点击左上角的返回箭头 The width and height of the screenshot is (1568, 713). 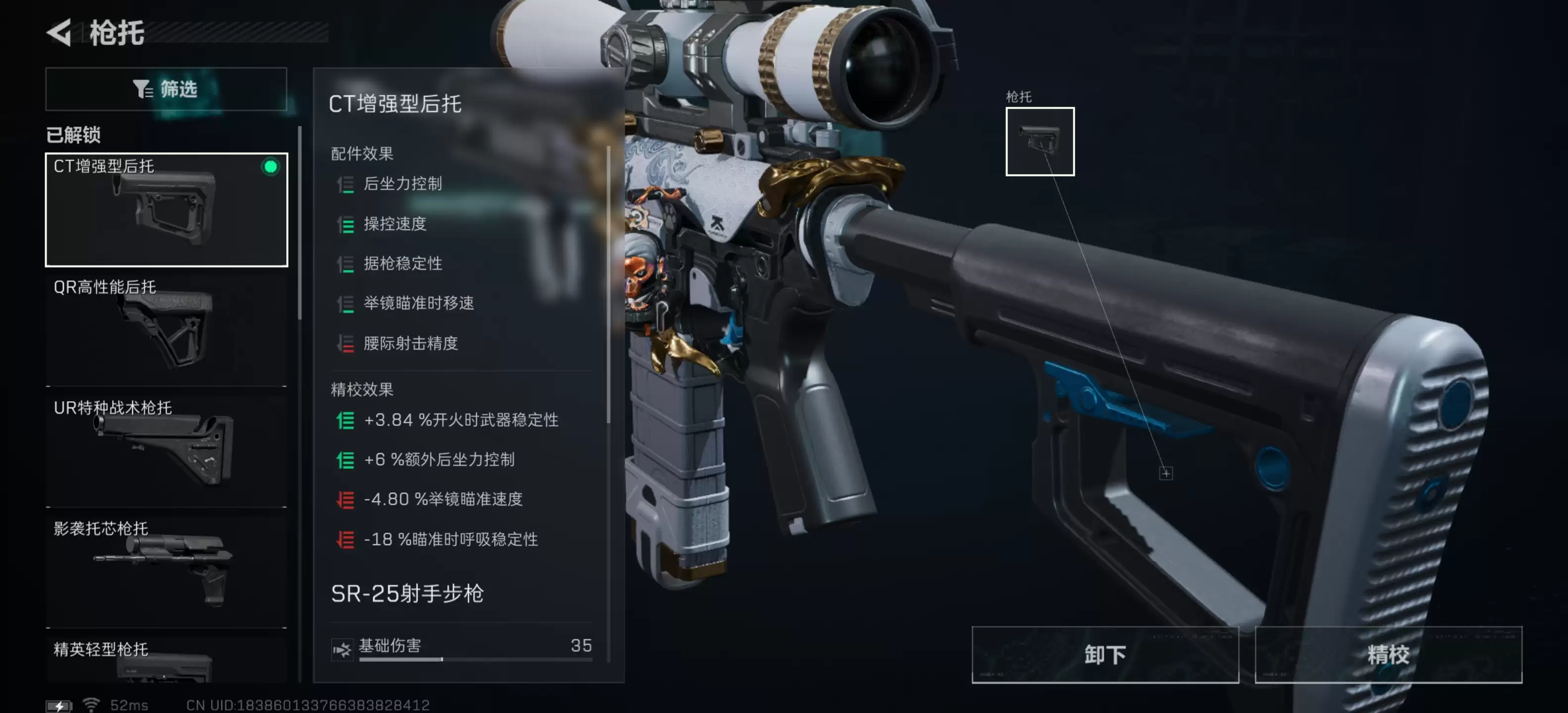(x=58, y=34)
